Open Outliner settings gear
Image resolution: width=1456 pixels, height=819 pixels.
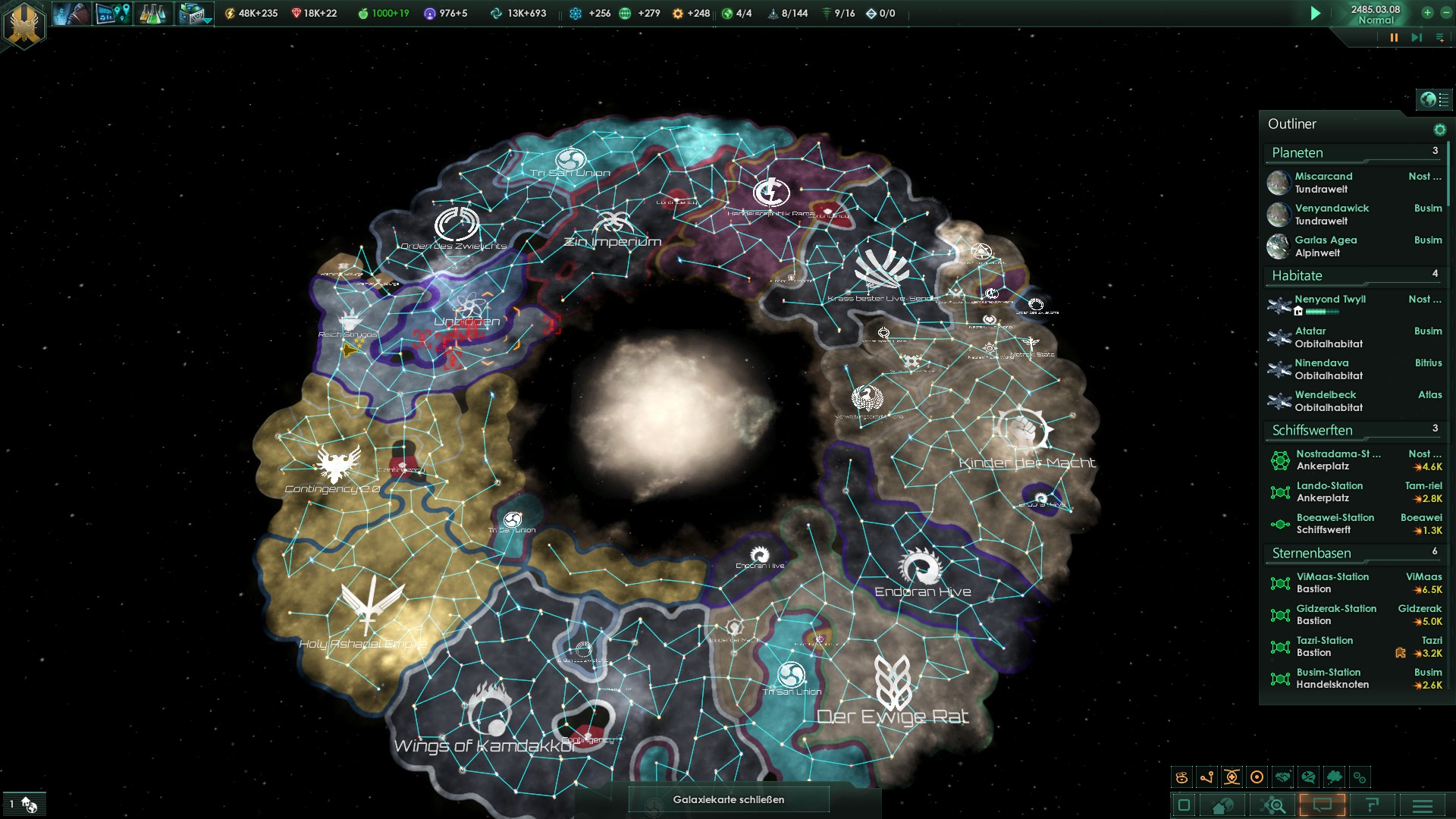(x=1439, y=130)
